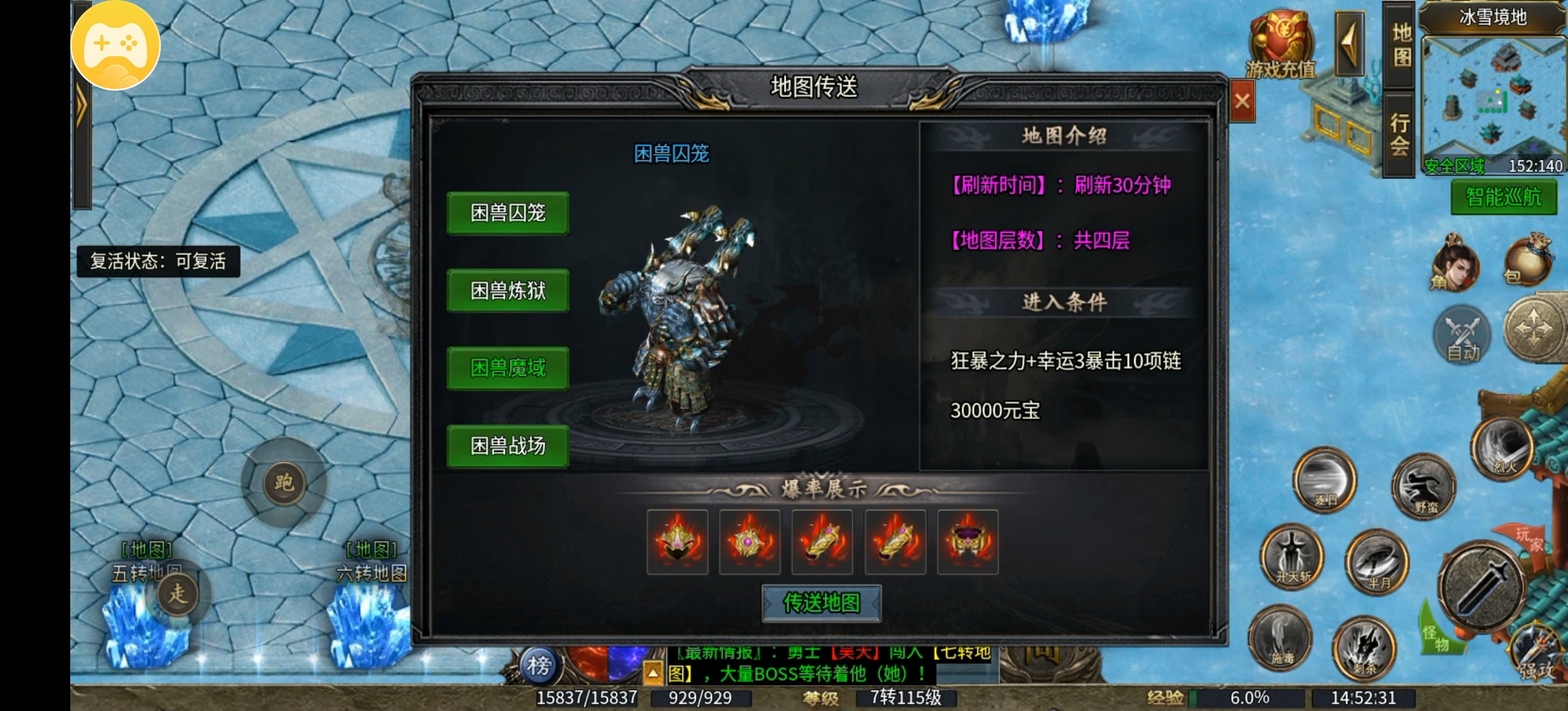
Task: Open the left-edge side panel chevron
Action: [x=82, y=103]
